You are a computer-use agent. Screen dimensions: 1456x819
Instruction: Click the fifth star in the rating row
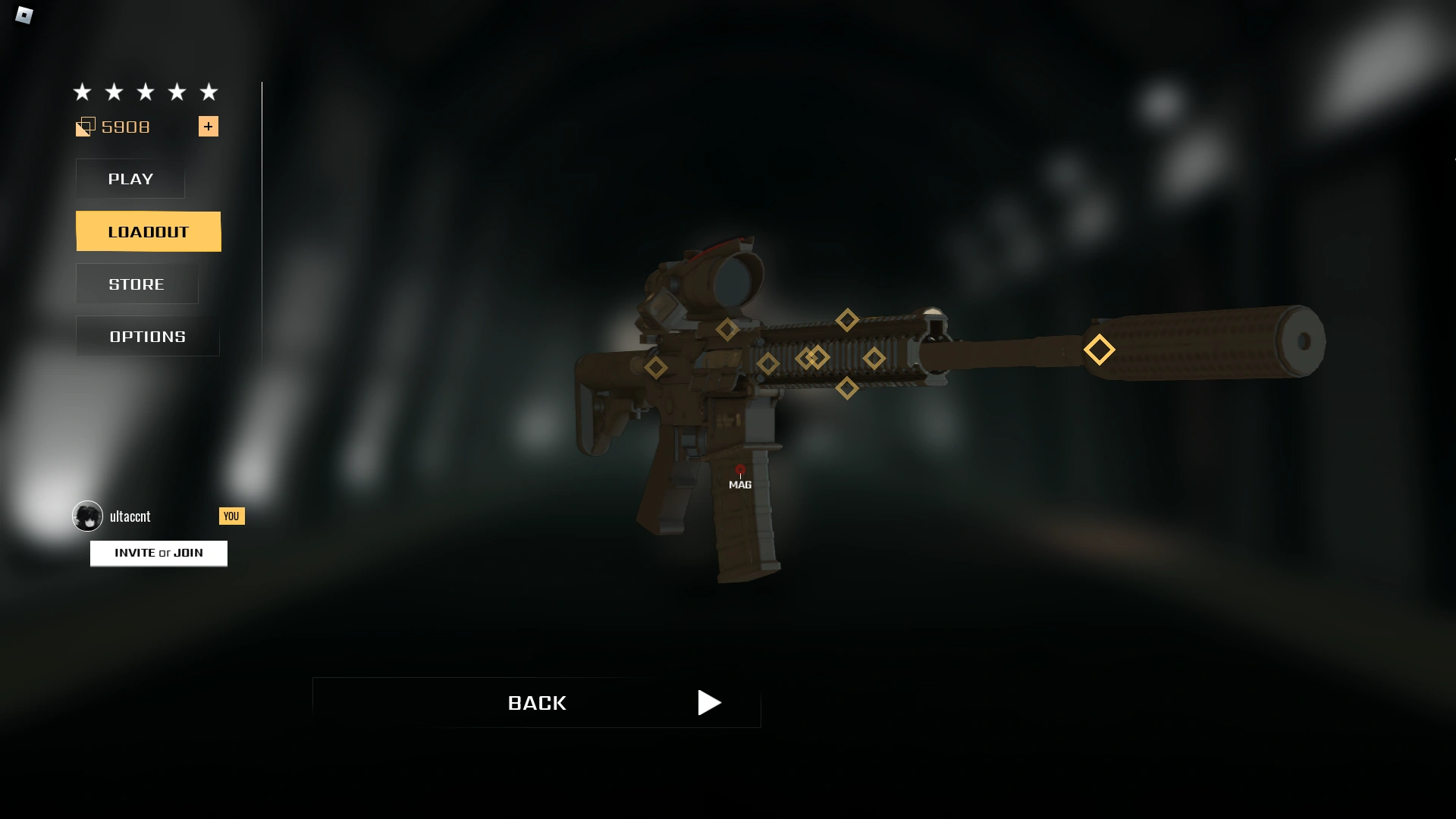coord(209,92)
